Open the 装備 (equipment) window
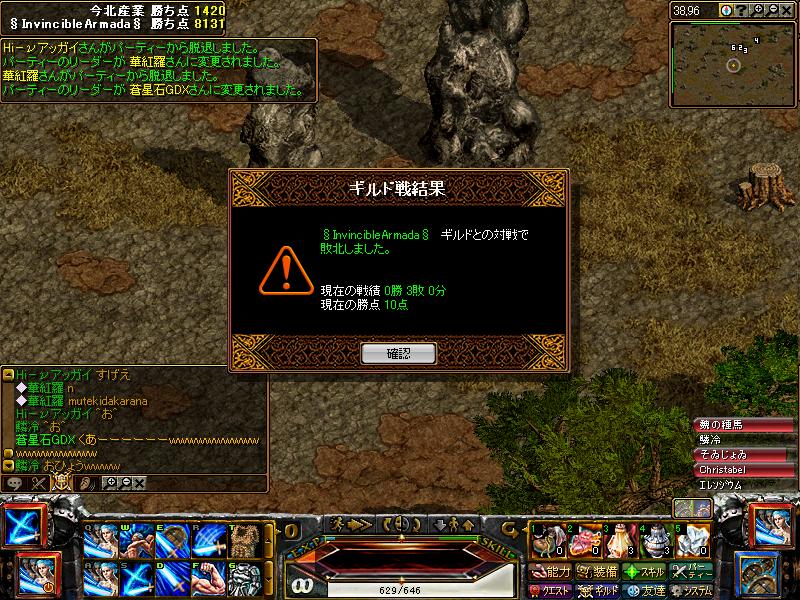Viewport: 800px width, 600px height. point(596,572)
